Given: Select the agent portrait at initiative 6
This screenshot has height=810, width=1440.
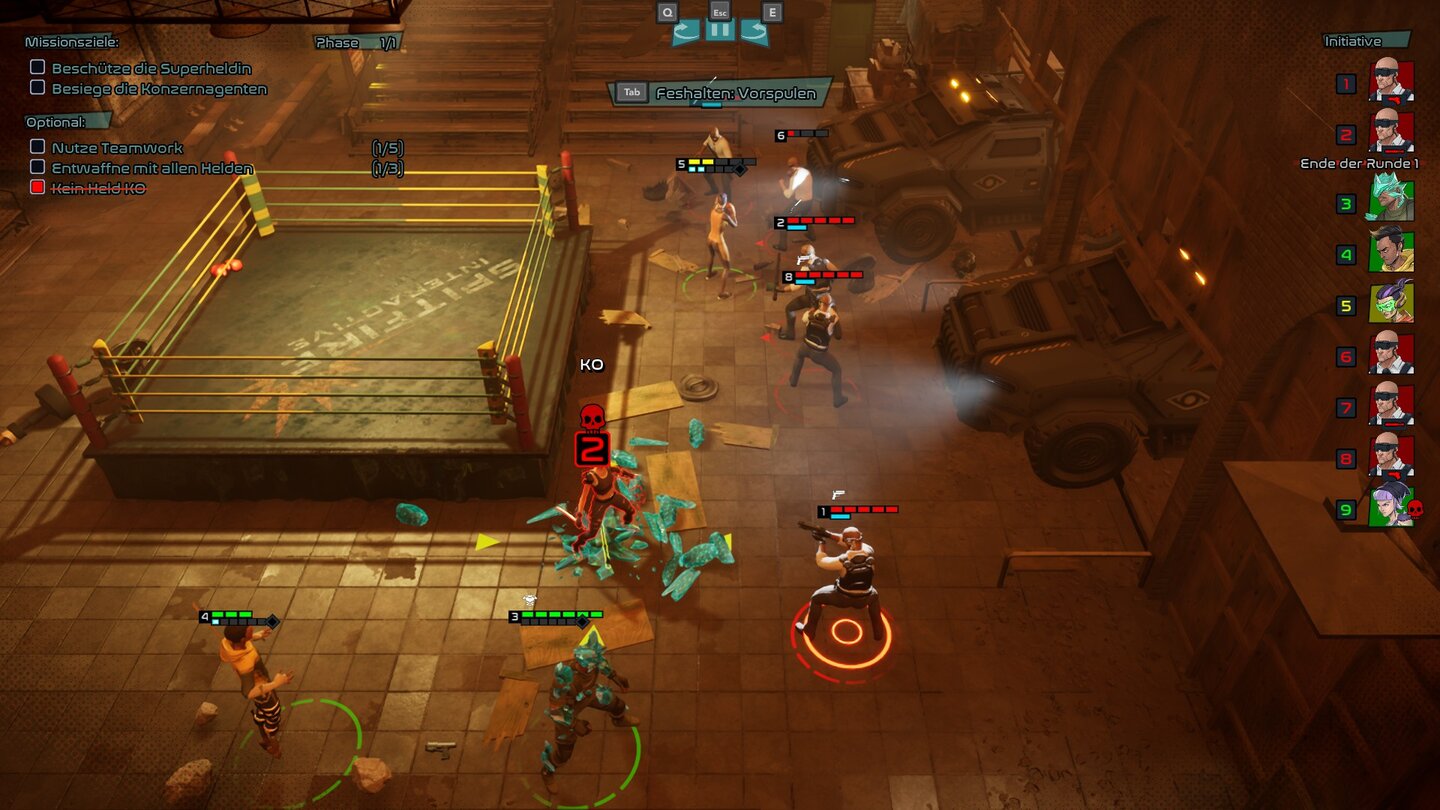Looking at the screenshot, I should (x=1391, y=355).
